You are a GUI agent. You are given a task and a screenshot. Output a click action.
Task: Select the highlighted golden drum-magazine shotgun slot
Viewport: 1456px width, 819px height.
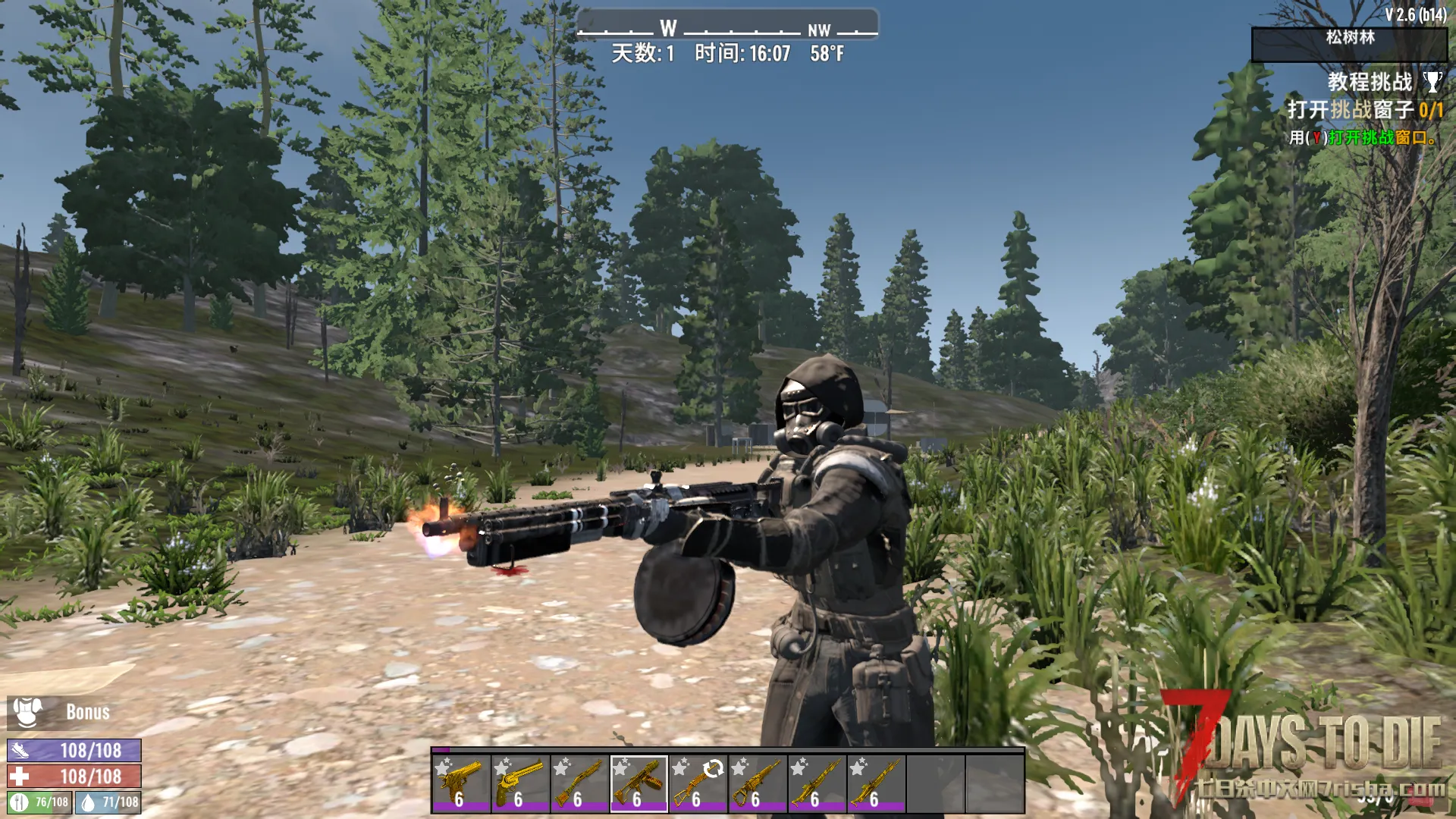[639, 783]
